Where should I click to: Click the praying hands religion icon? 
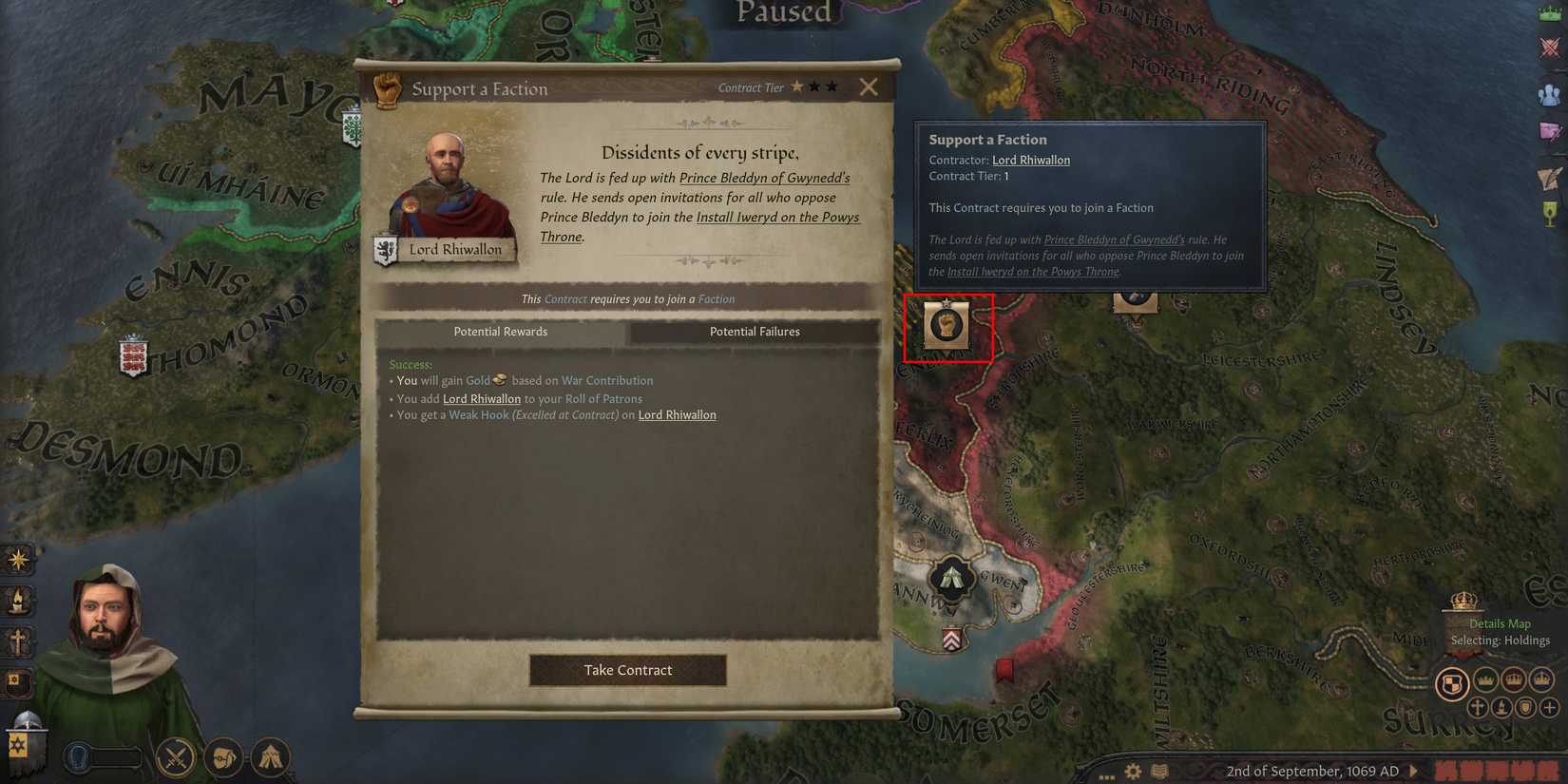271,757
